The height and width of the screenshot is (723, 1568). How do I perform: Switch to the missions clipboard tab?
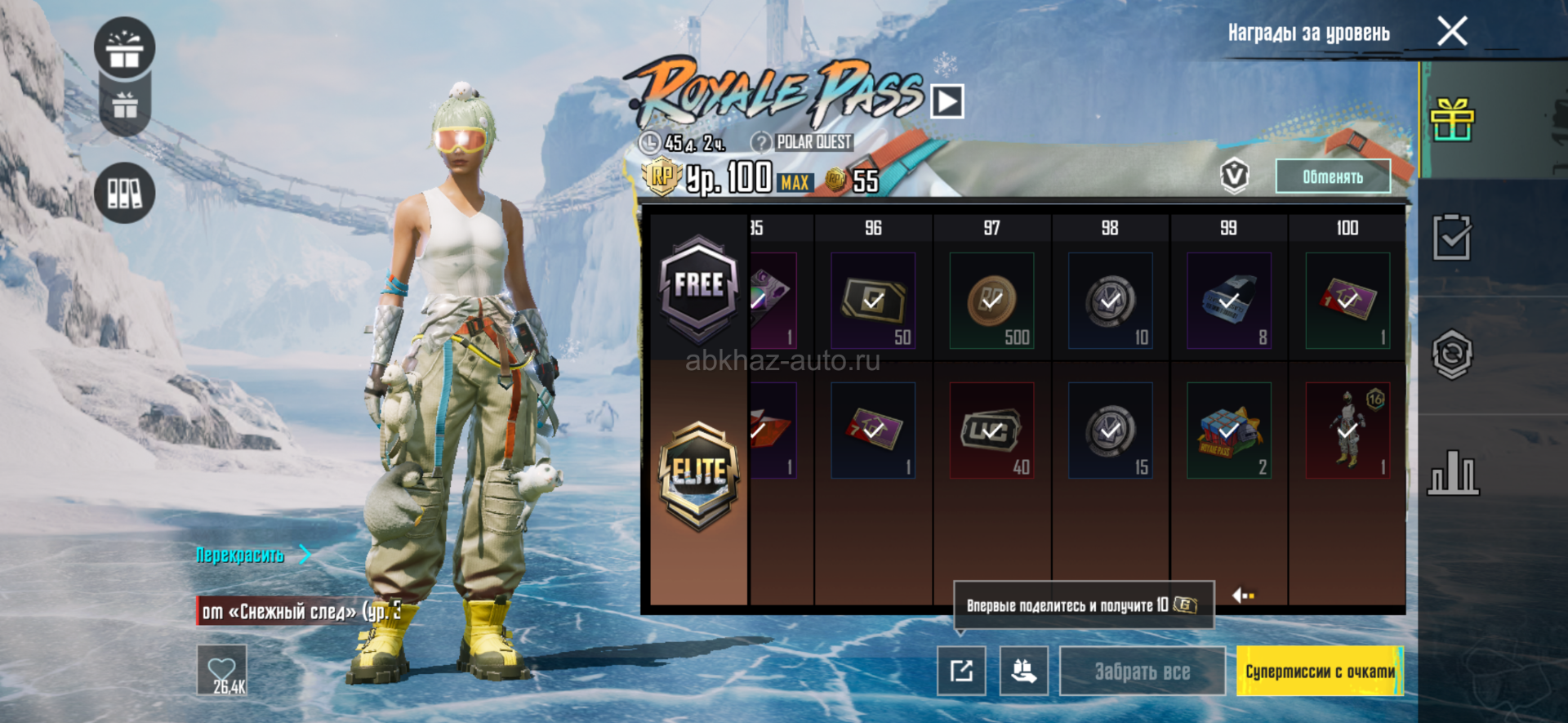[1452, 238]
